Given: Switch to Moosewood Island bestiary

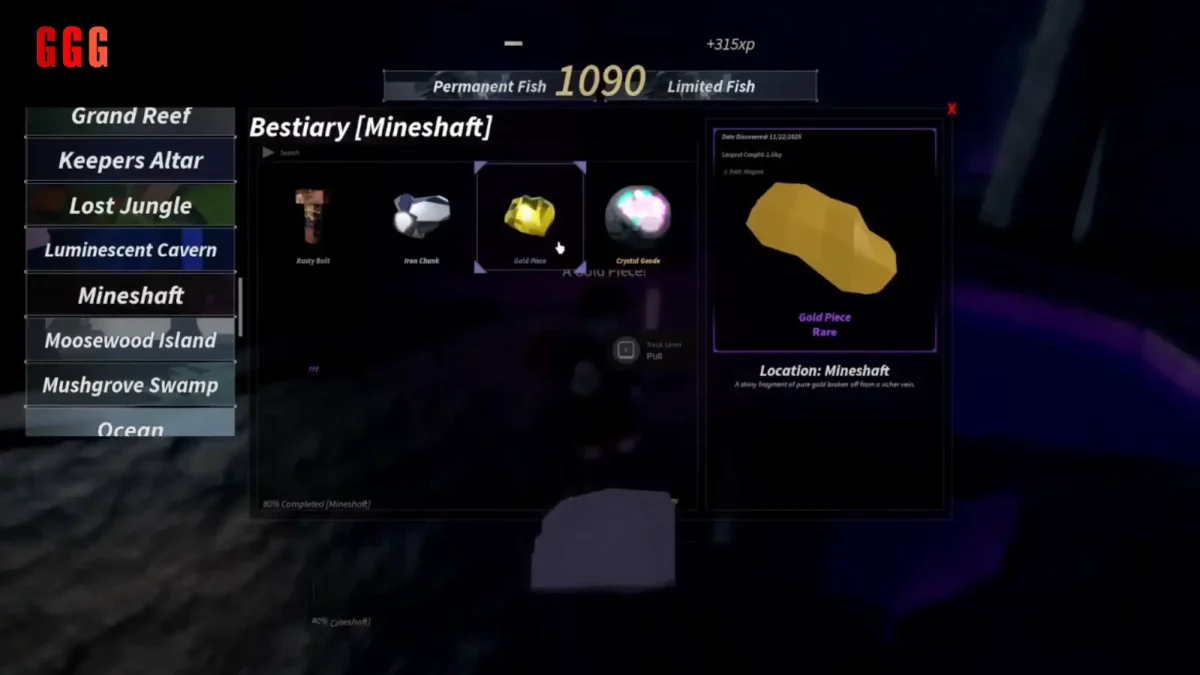Looking at the screenshot, I should pos(131,340).
